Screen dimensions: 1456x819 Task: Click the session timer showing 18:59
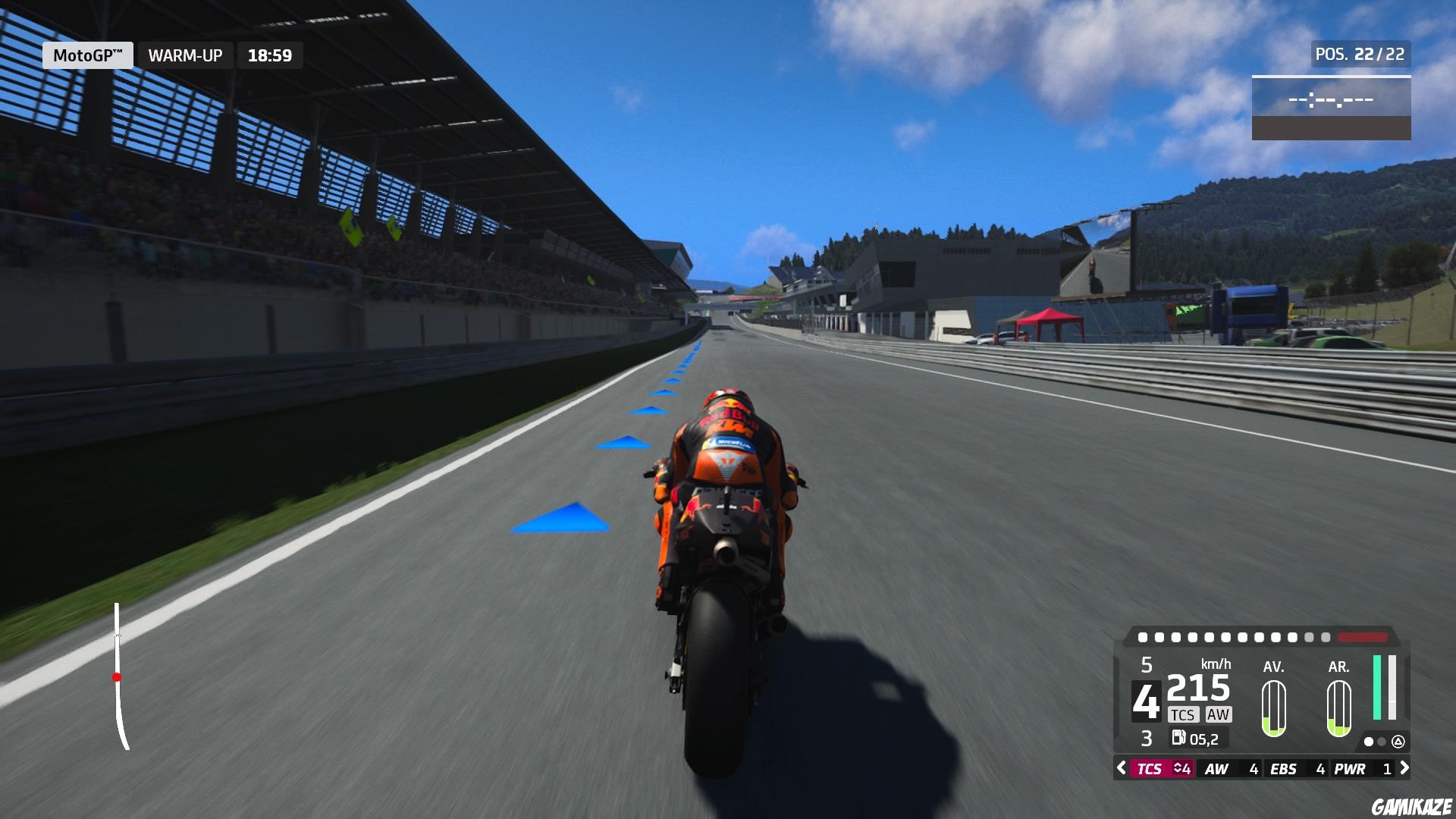(269, 55)
